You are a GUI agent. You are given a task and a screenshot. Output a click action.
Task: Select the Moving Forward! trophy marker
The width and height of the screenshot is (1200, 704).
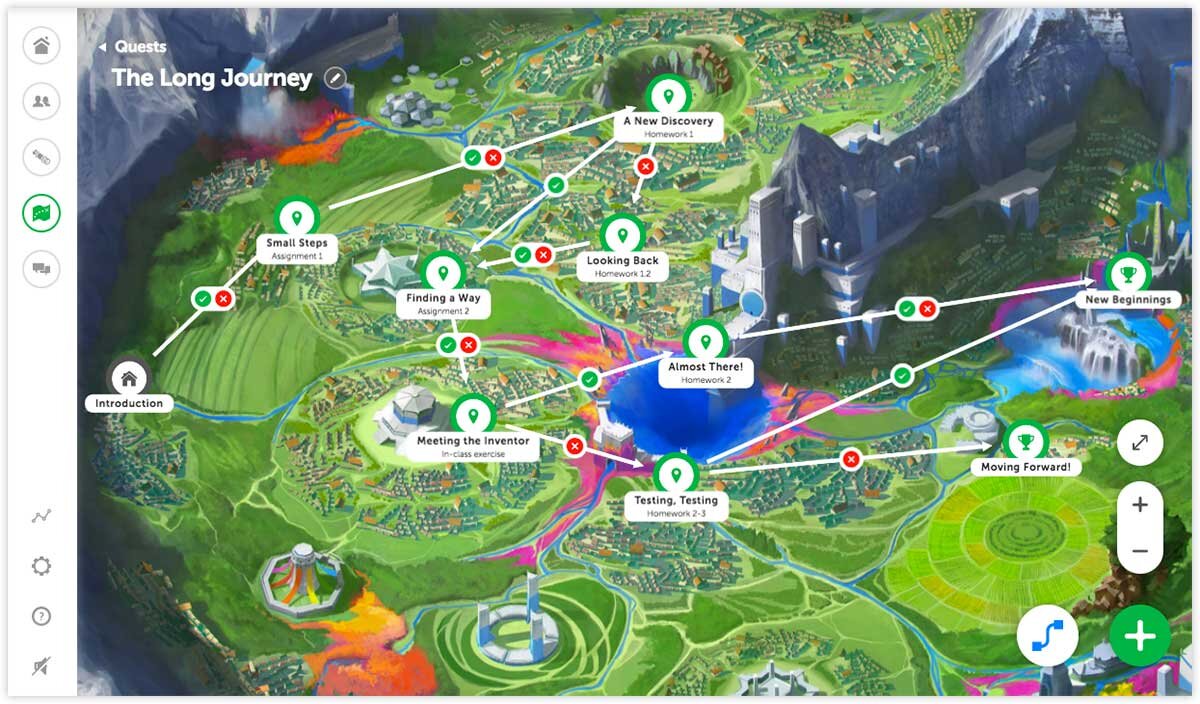[x=1025, y=441]
